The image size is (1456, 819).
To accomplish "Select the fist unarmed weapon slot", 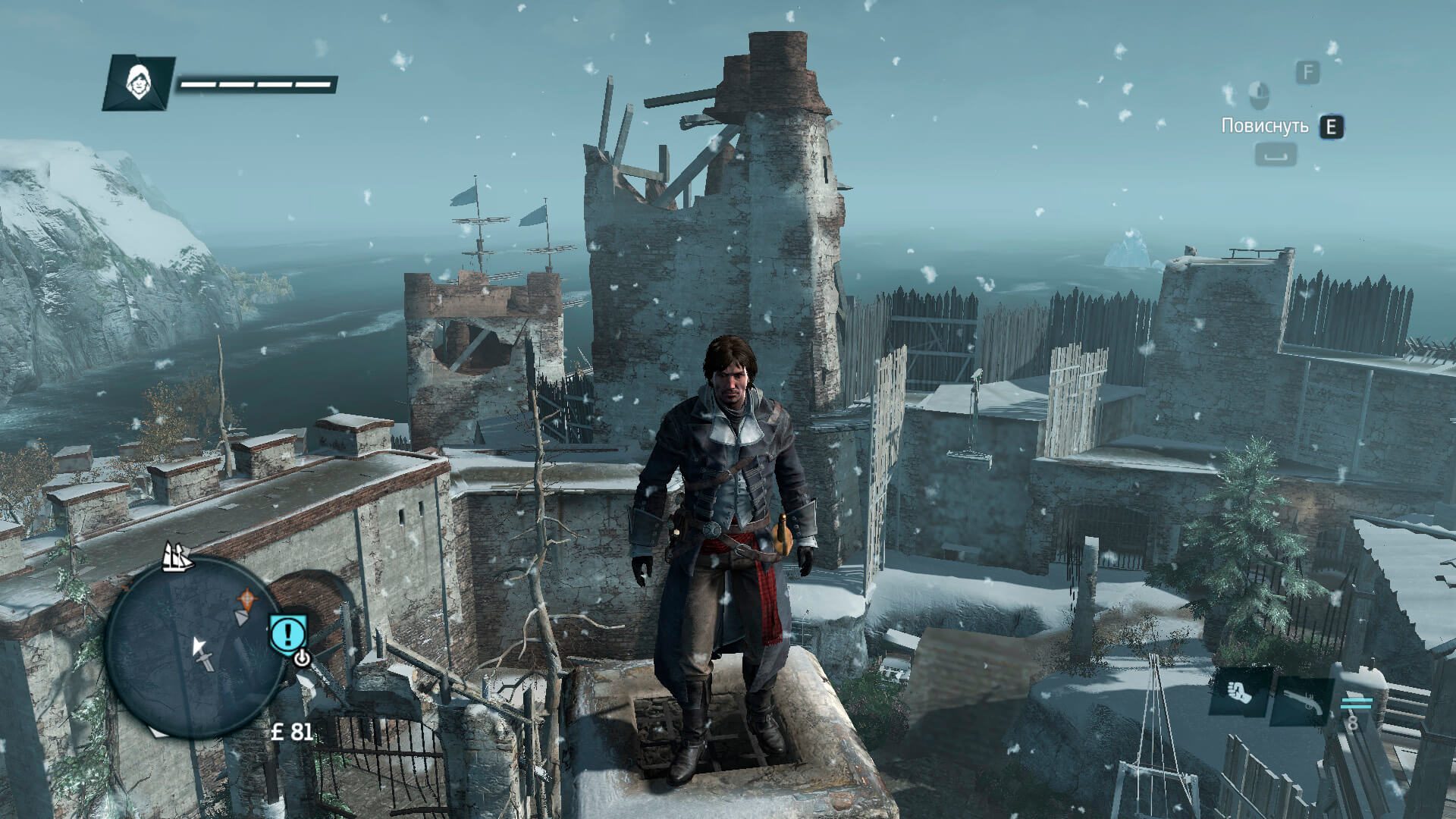I will [x=1238, y=693].
